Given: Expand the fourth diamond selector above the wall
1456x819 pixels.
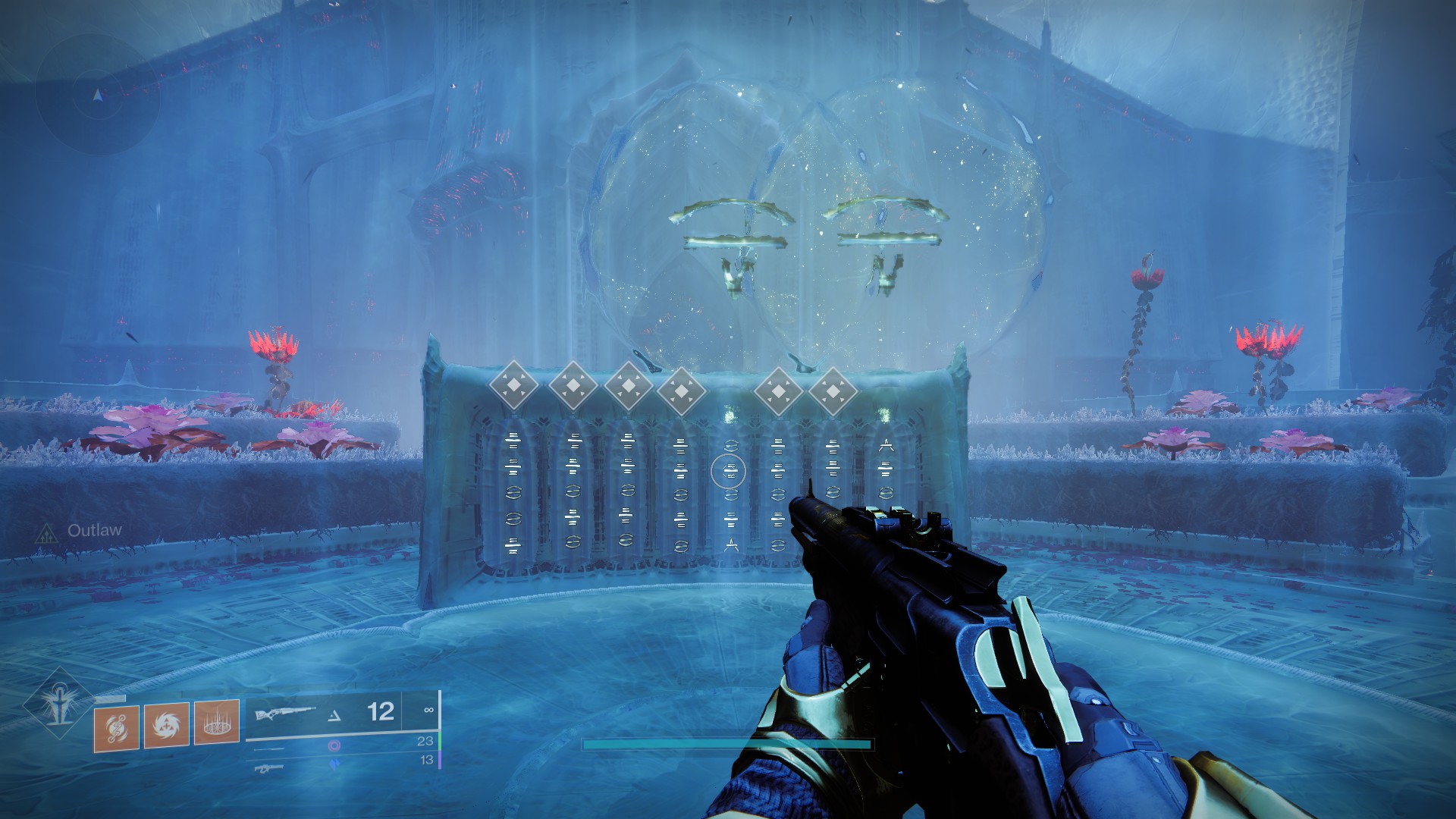Looking at the screenshot, I should click(682, 390).
